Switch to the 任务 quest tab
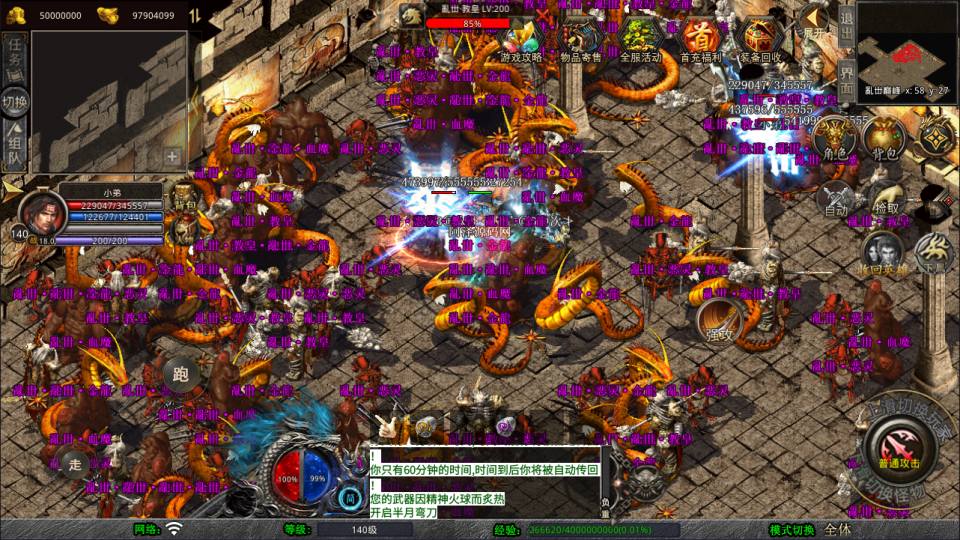The image size is (960, 540). [15, 57]
